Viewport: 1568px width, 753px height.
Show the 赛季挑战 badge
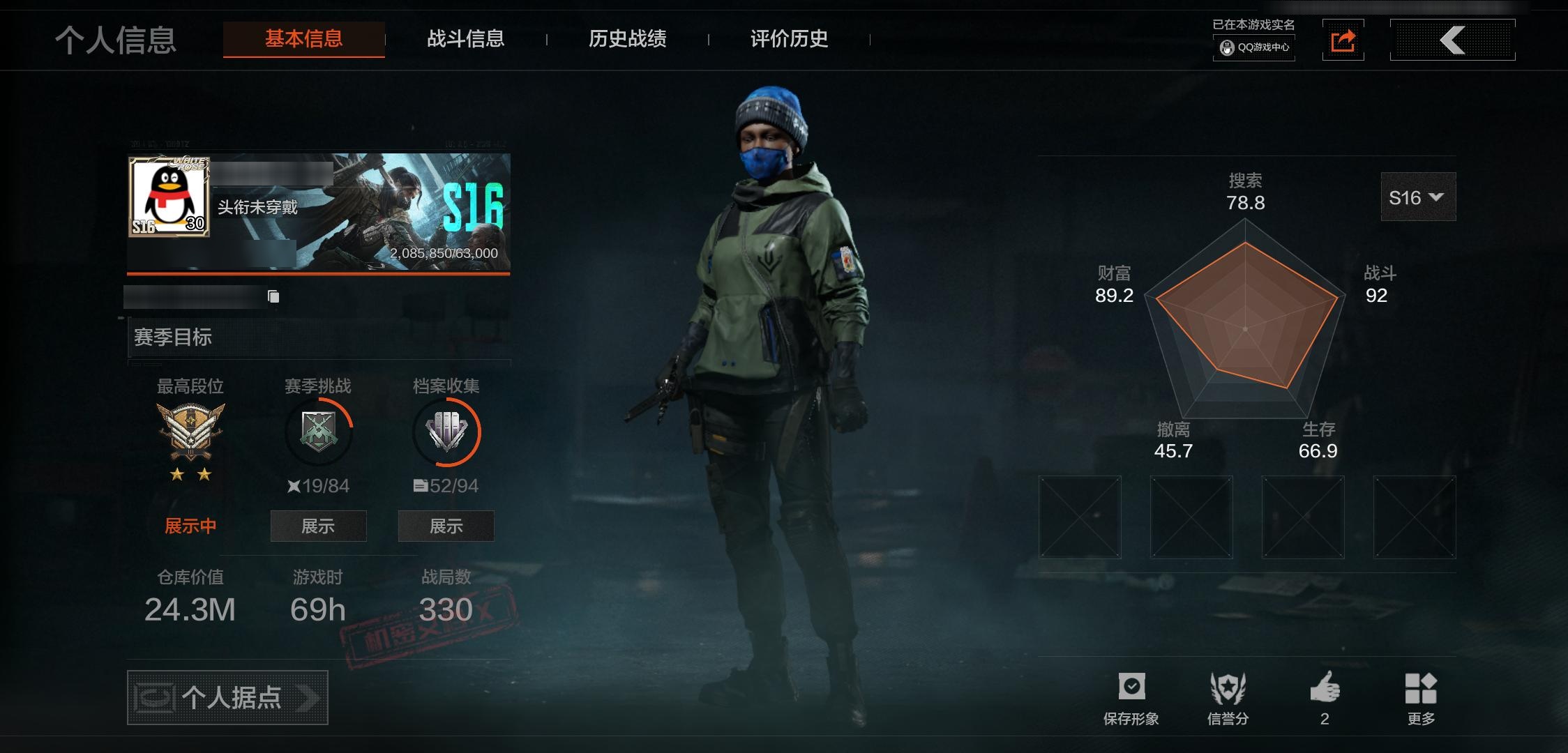pyautogui.click(x=318, y=526)
